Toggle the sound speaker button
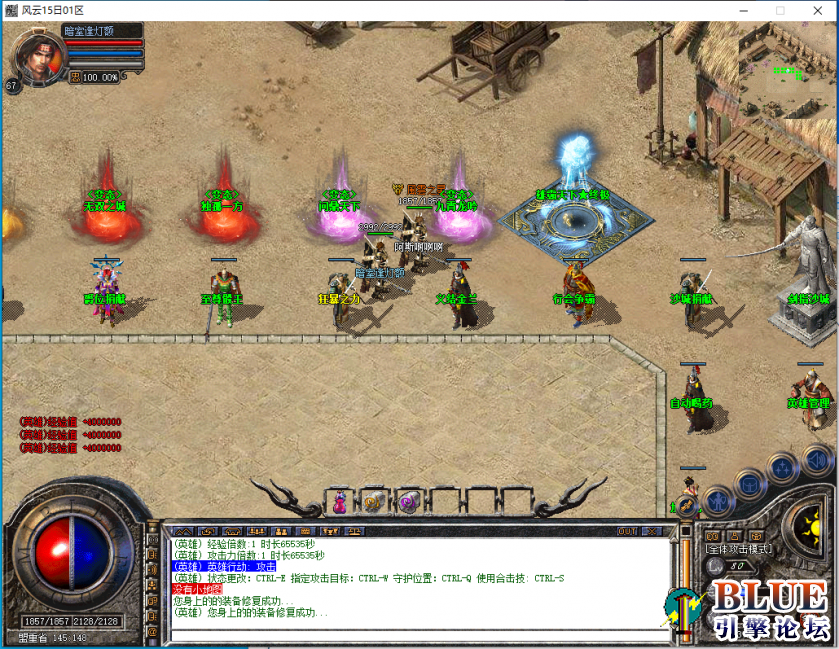The height and width of the screenshot is (649, 839). (x=816, y=461)
